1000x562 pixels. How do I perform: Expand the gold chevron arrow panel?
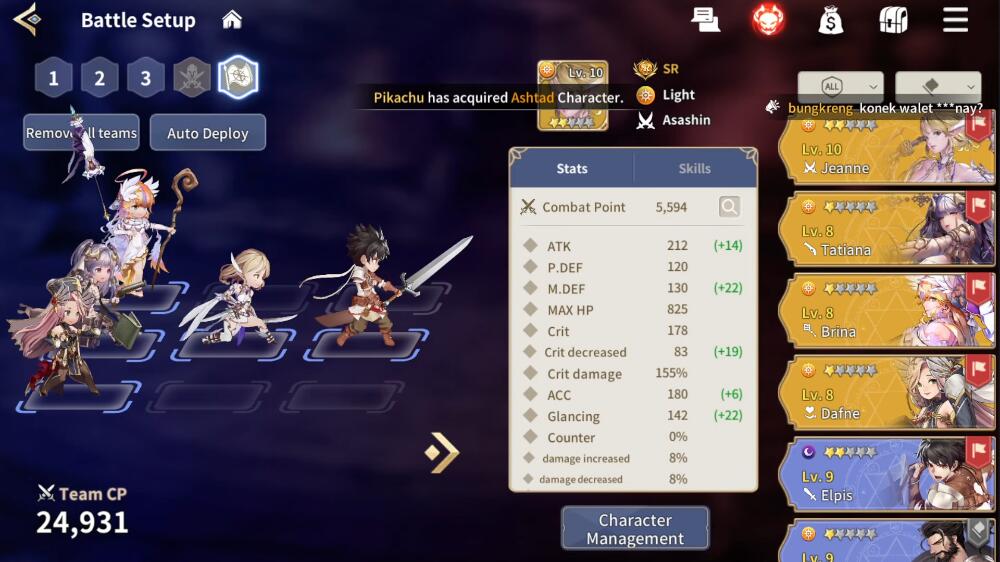[x=442, y=452]
